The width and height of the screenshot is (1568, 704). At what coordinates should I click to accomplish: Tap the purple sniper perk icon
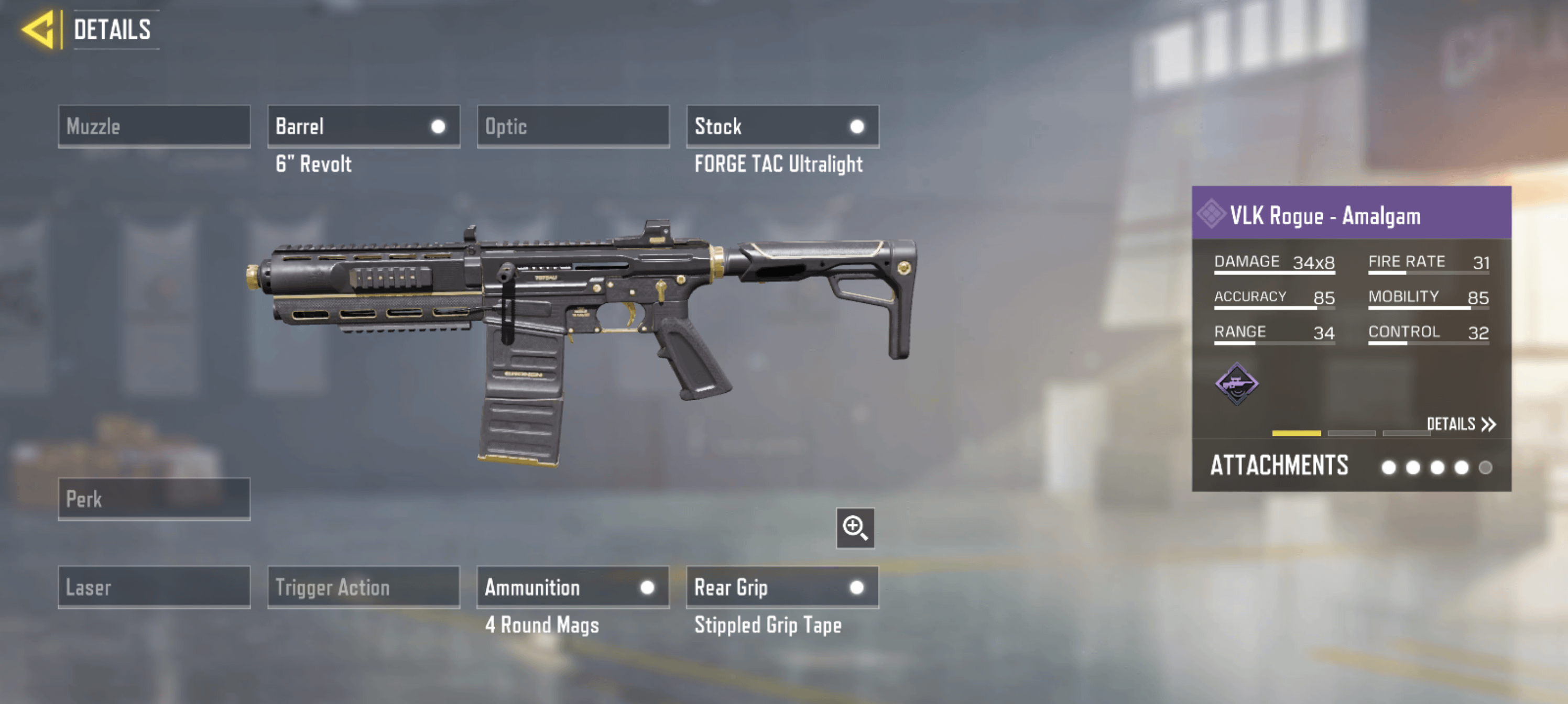pos(1236,383)
